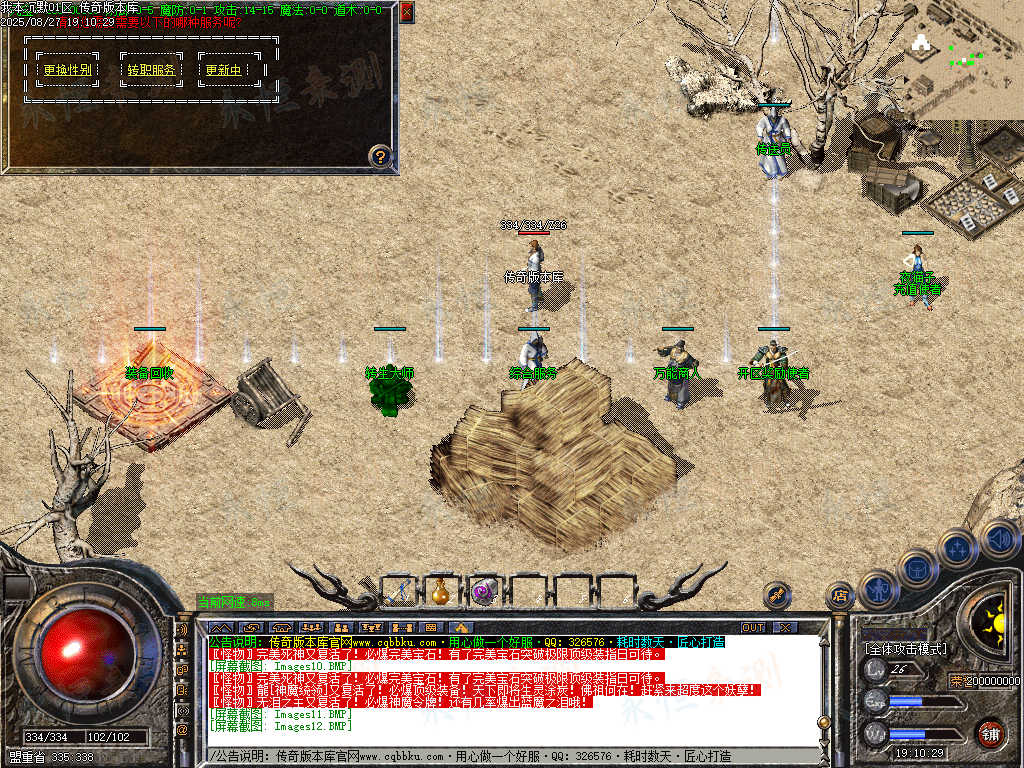Click the satellite icon round button
The image size is (1024, 768).
[x=777, y=595]
